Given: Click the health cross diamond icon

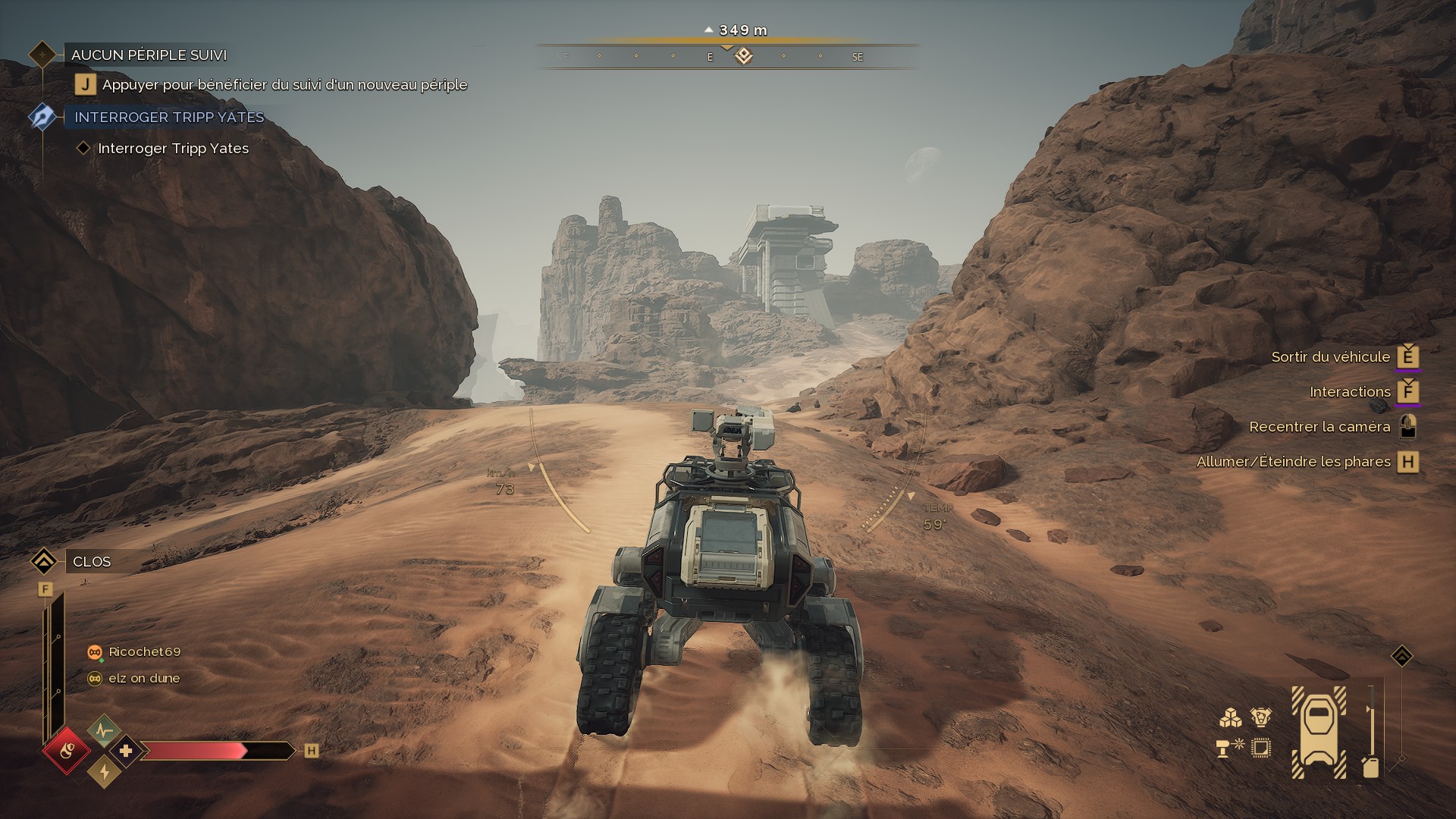Looking at the screenshot, I should [126, 751].
